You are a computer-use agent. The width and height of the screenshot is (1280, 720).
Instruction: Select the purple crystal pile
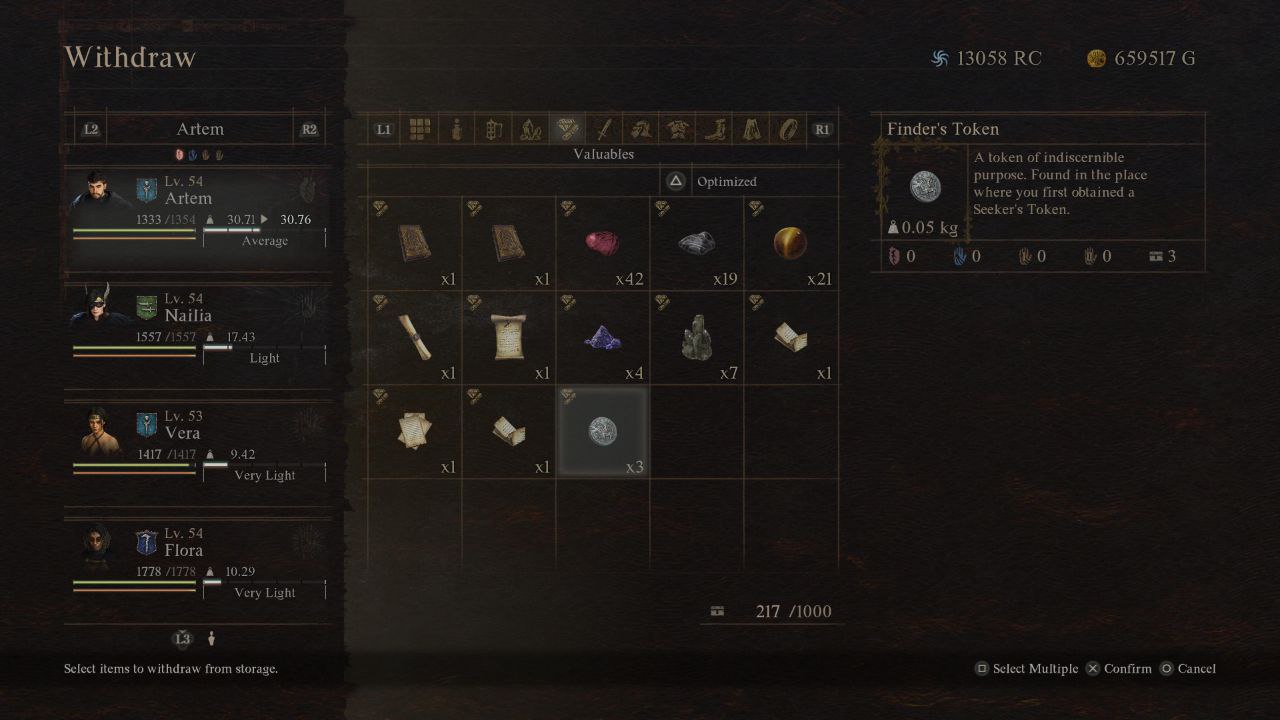602,338
